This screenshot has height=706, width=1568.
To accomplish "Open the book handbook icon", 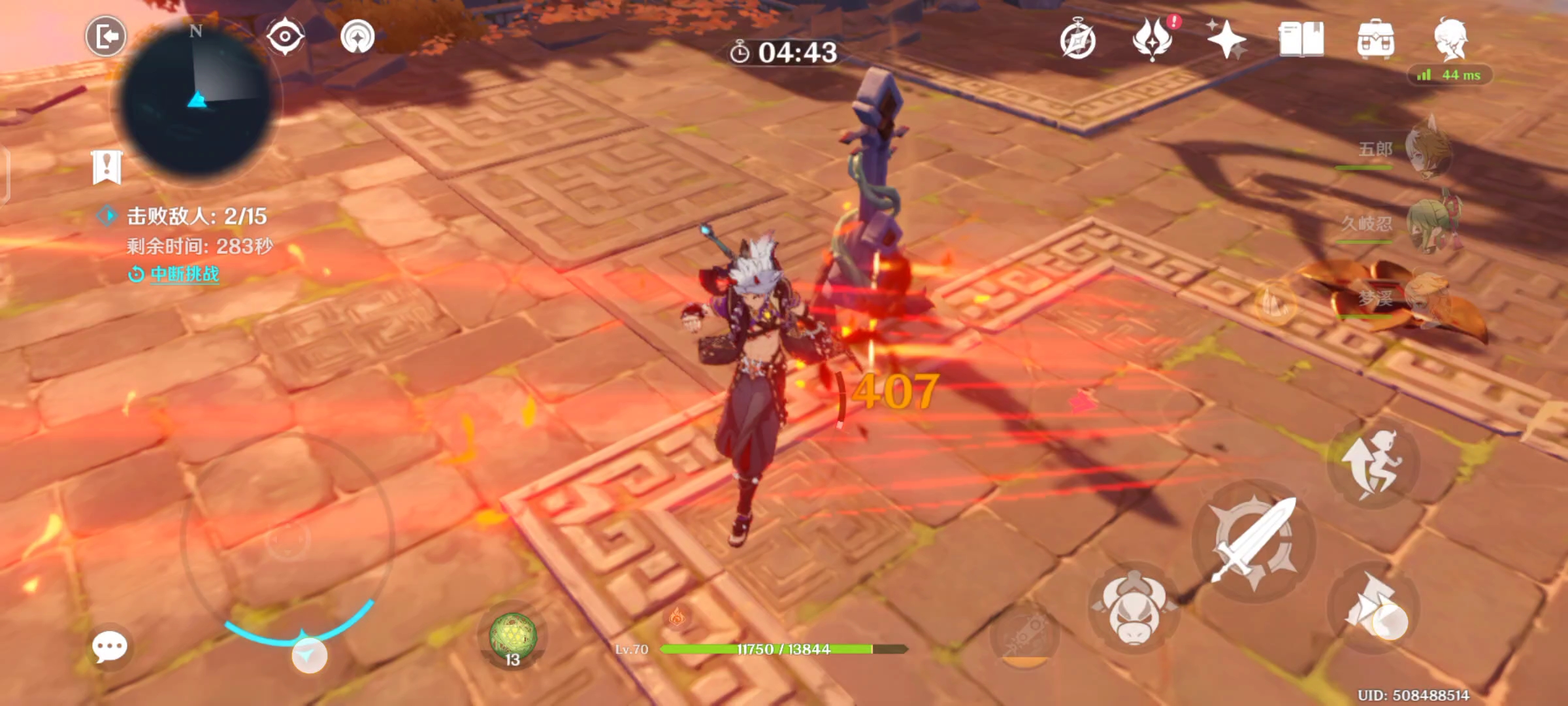I will coord(1301,40).
